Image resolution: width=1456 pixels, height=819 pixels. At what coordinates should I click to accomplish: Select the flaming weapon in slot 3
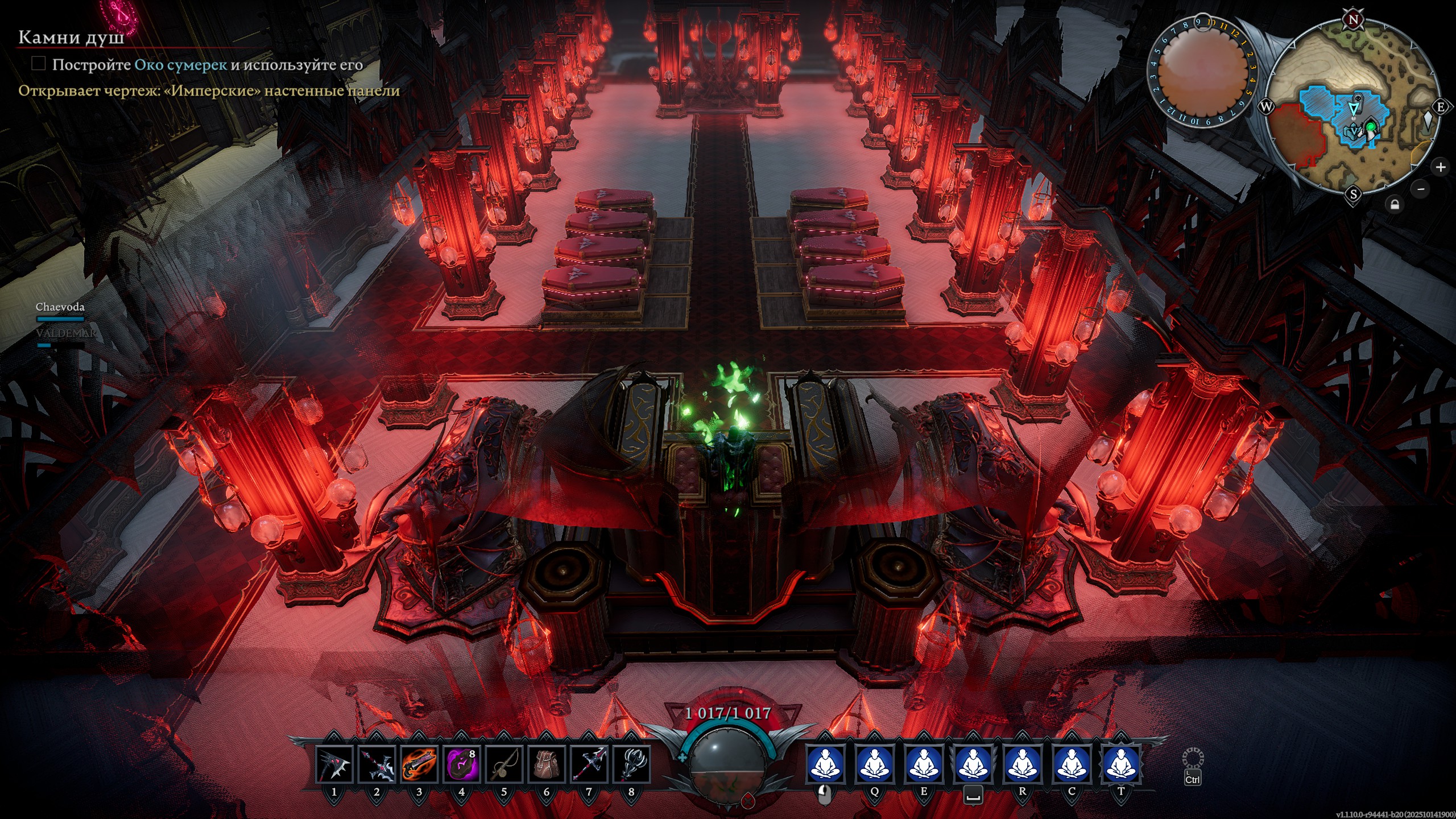[x=419, y=764]
